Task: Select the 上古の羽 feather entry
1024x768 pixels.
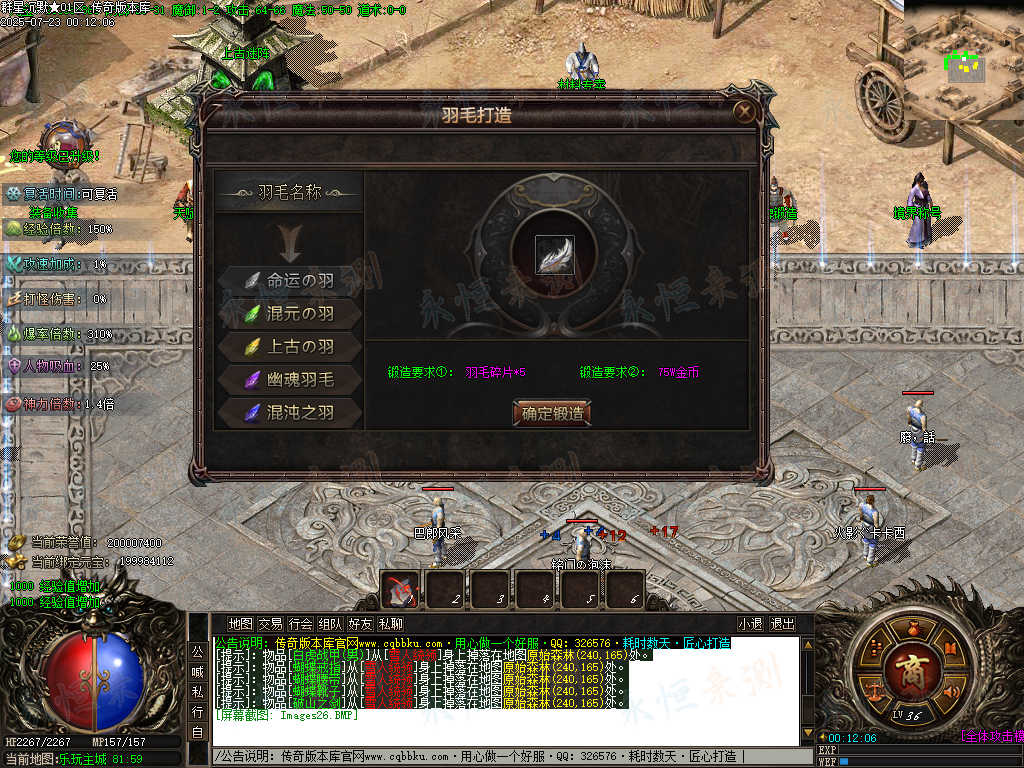Action: click(289, 347)
